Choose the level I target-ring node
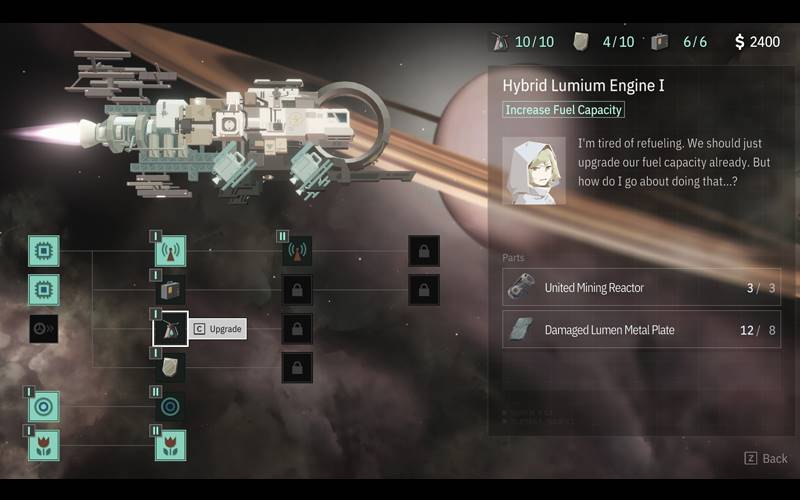Viewport: 800px width, 500px height. (43, 407)
